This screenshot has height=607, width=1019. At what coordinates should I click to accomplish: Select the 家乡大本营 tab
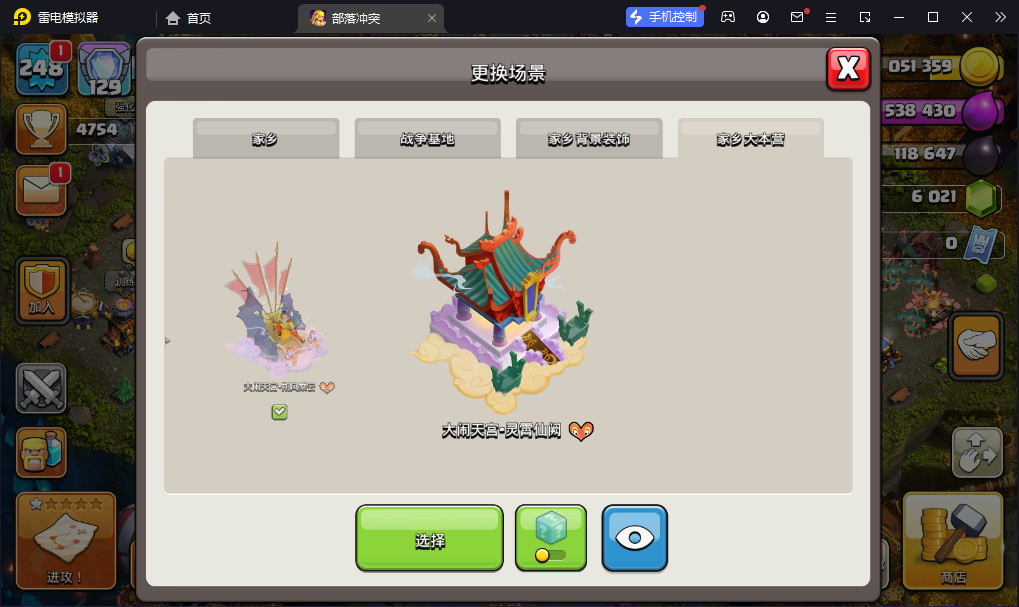[x=750, y=139]
